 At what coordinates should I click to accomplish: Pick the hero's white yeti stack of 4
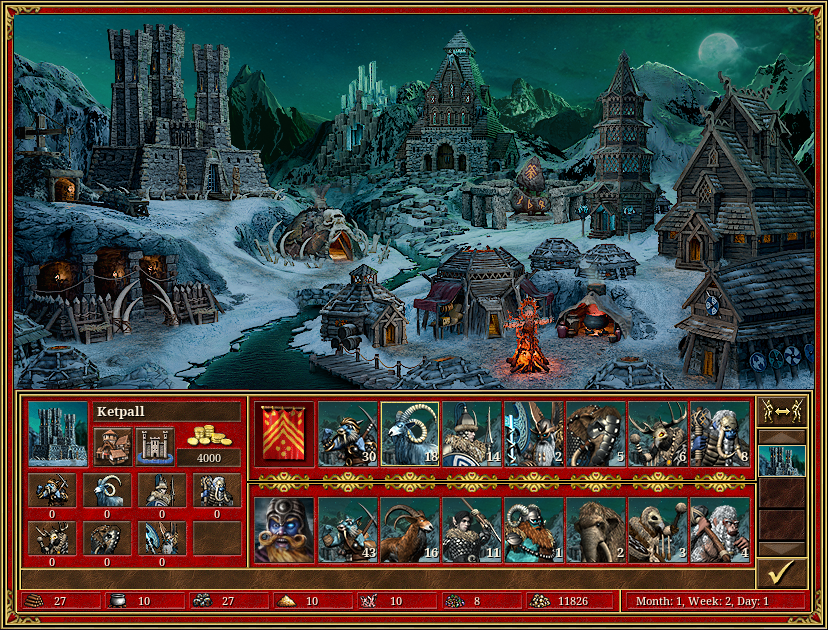click(x=720, y=530)
